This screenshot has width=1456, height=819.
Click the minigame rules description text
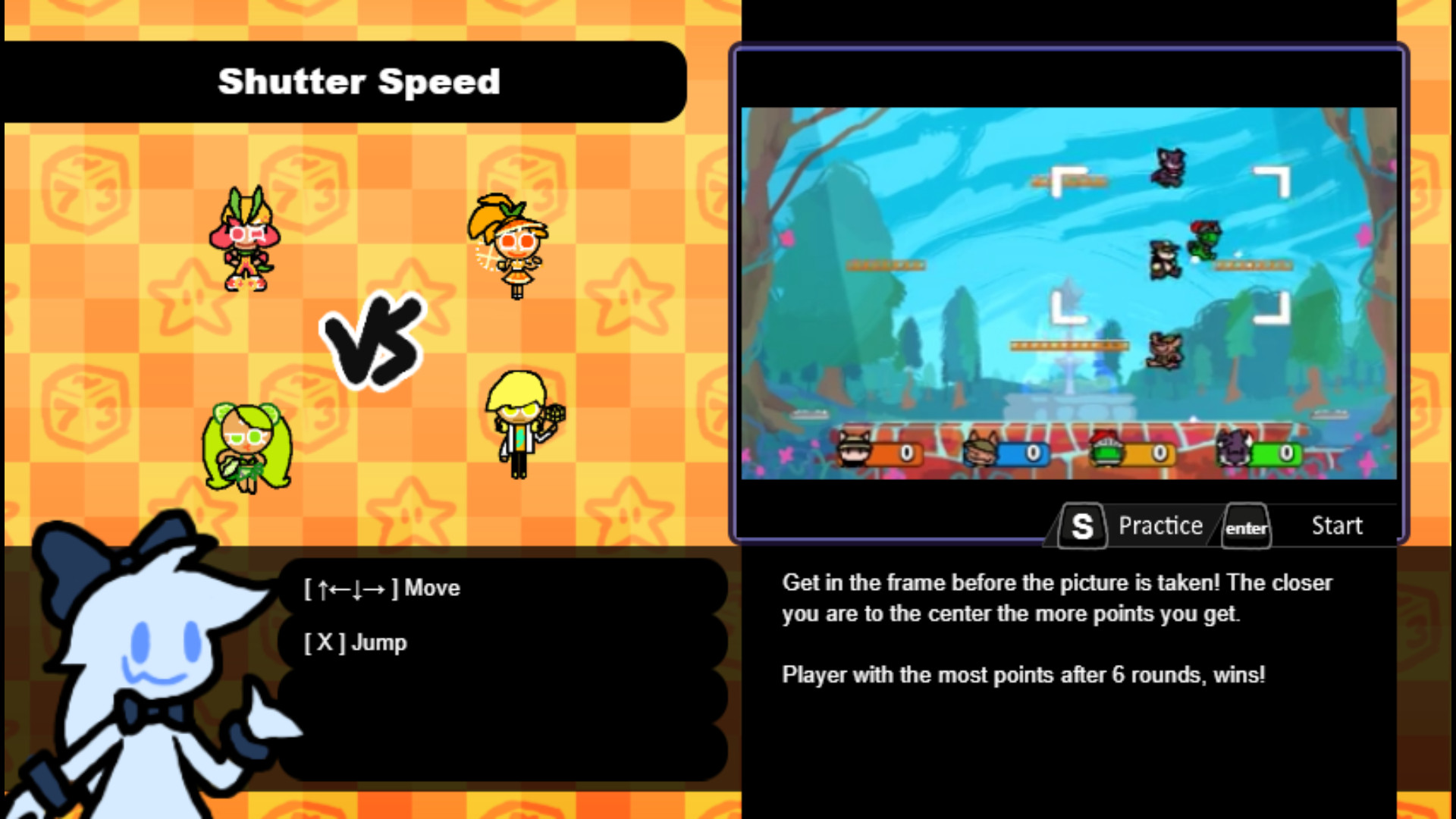pyautogui.click(x=1054, y=628)
